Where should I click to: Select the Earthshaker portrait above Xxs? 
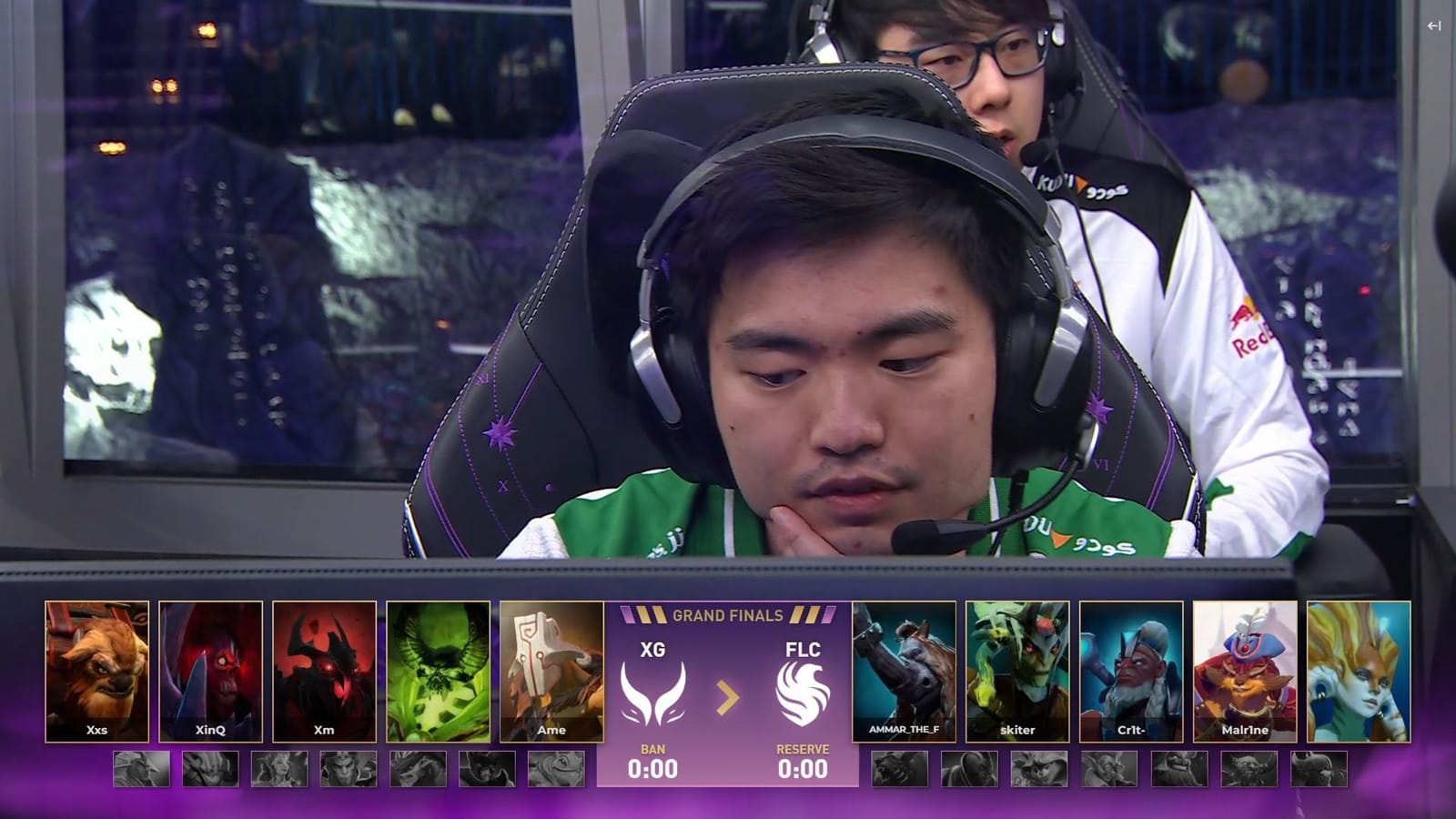(x=96, y=669)
